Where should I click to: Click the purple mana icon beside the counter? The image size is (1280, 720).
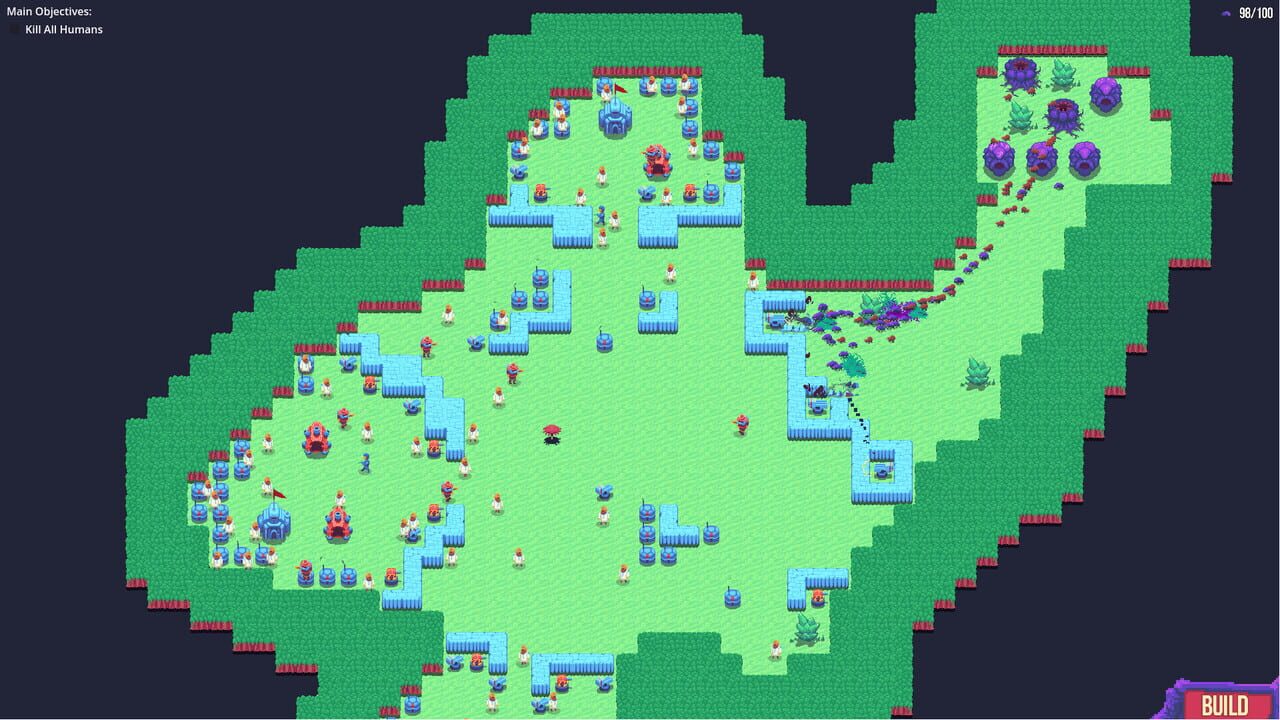click(1225, 14)
